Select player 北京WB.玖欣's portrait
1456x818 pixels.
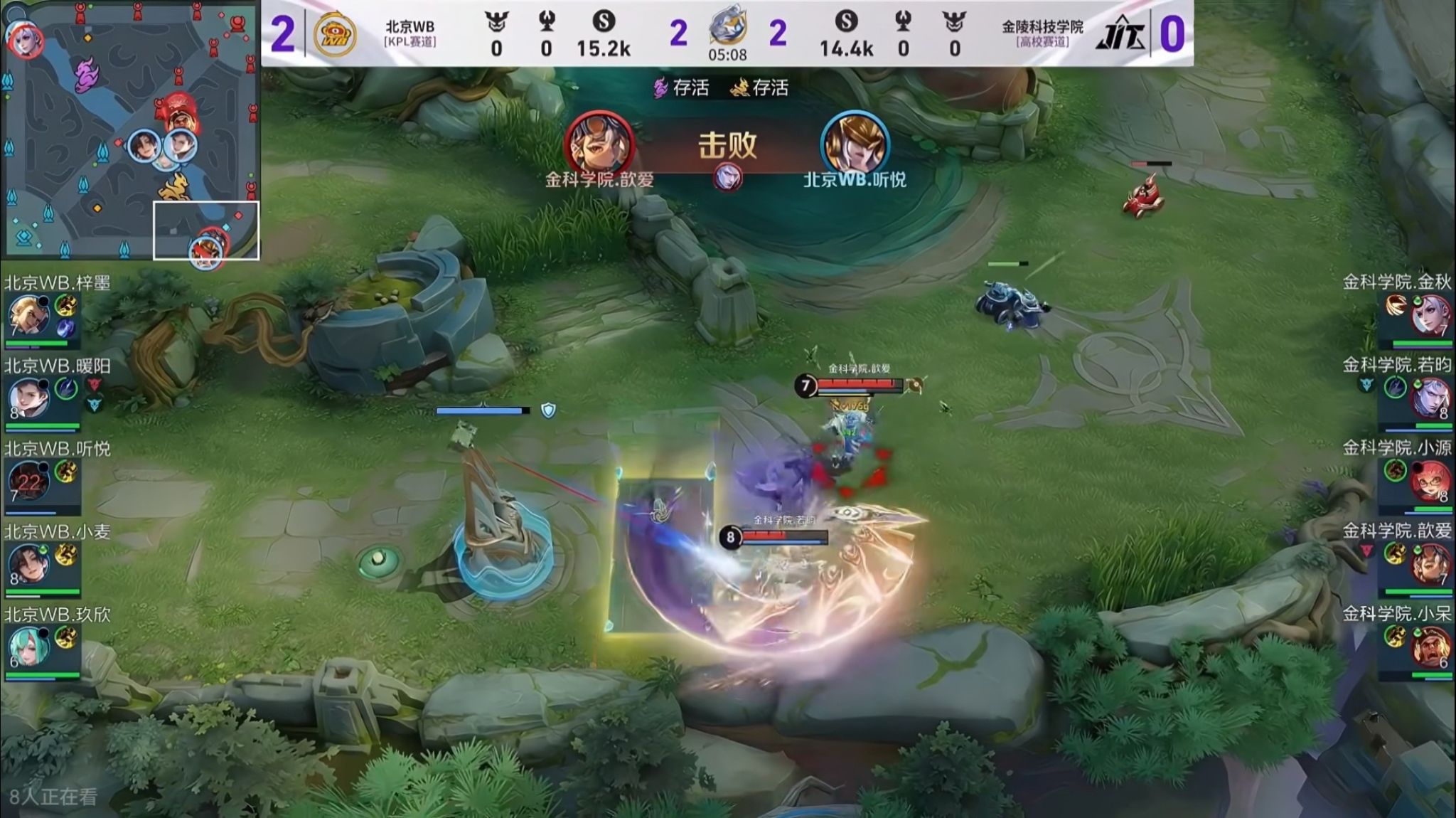[28, 648]
